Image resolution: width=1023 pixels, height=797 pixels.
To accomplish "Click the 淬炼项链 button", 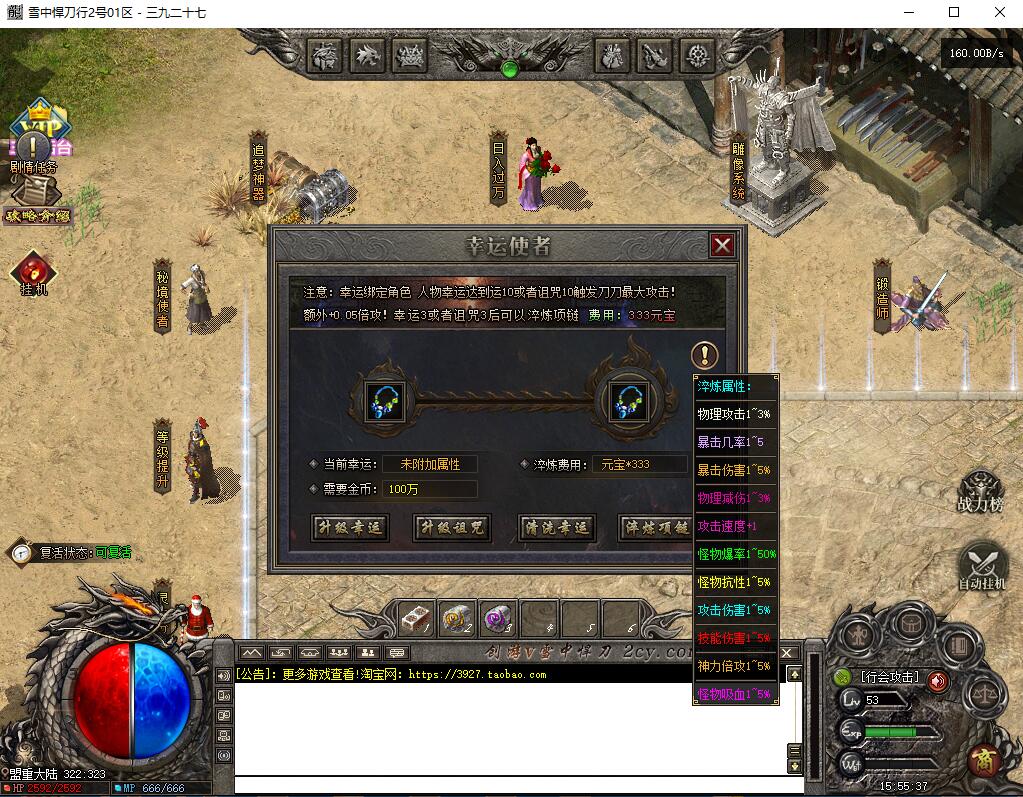I will tap(656, 528).
